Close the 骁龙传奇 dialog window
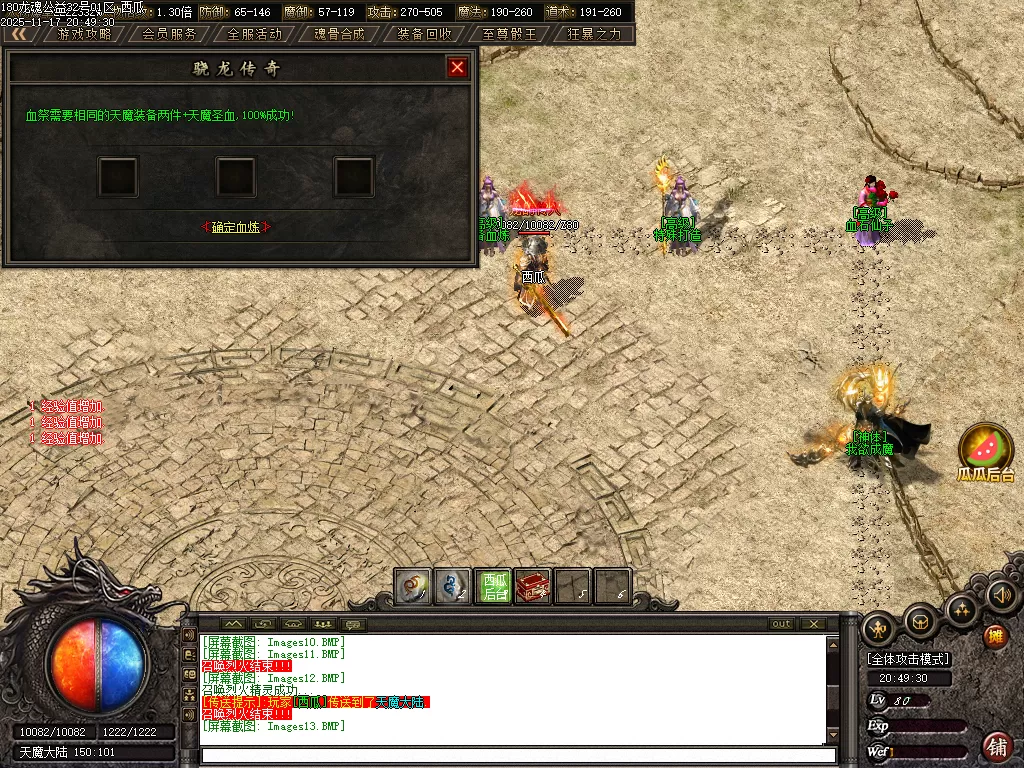 point(458,67)
